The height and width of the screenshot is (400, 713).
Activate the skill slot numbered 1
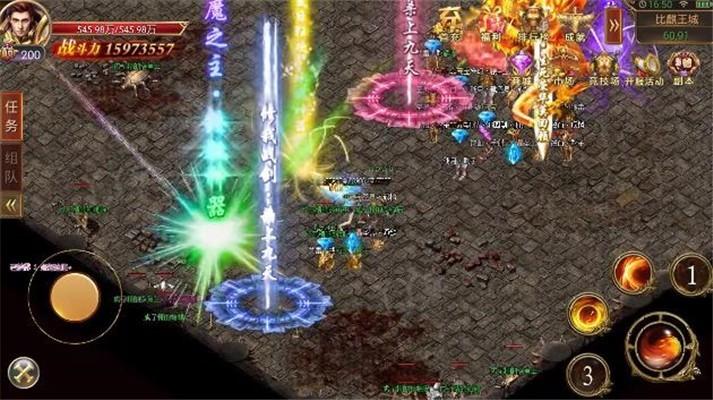(690, 272)
